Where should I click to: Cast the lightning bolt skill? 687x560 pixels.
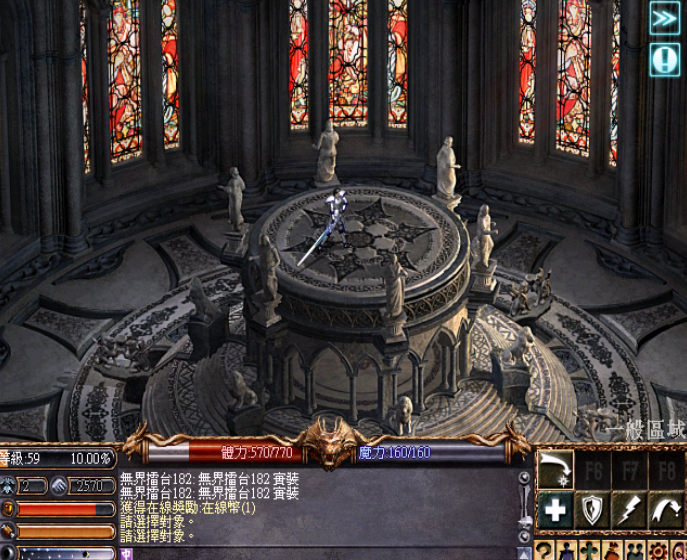[x=629, y=510]
